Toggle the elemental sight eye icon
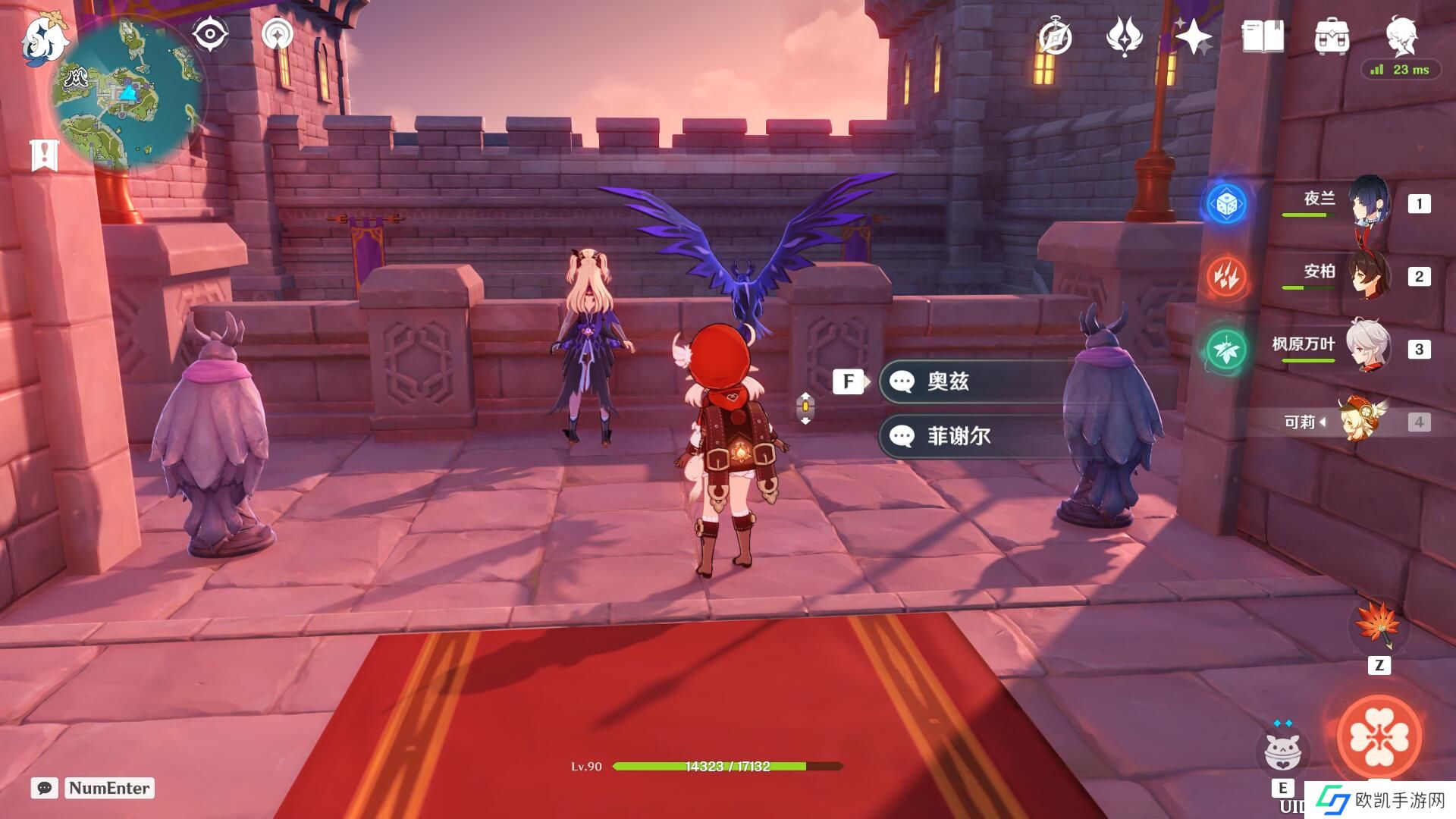Image resolution: width=1456 pixels, height=819 pixels. pos(210,35)
